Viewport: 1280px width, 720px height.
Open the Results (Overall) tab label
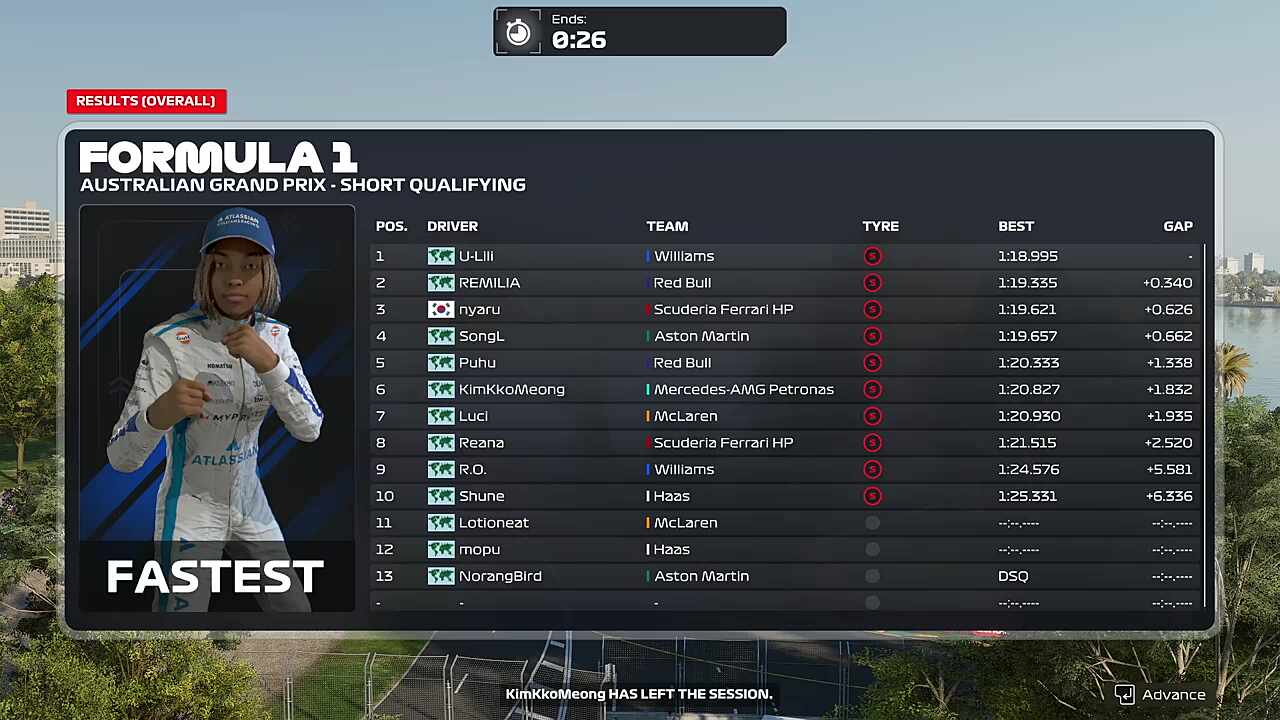[x=146, y=101]
